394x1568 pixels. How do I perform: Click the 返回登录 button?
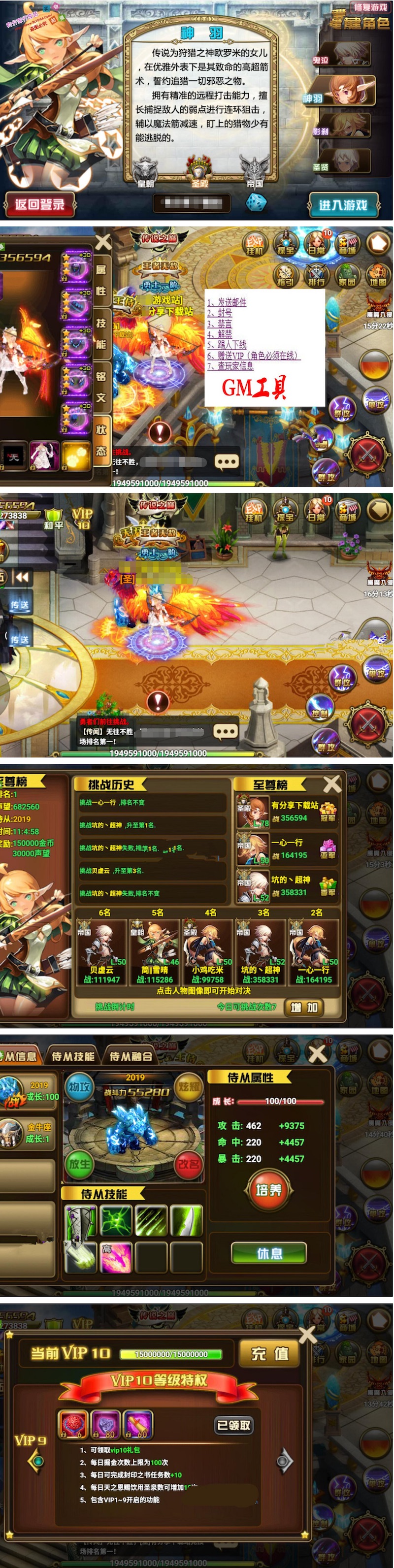pos(39,204)
